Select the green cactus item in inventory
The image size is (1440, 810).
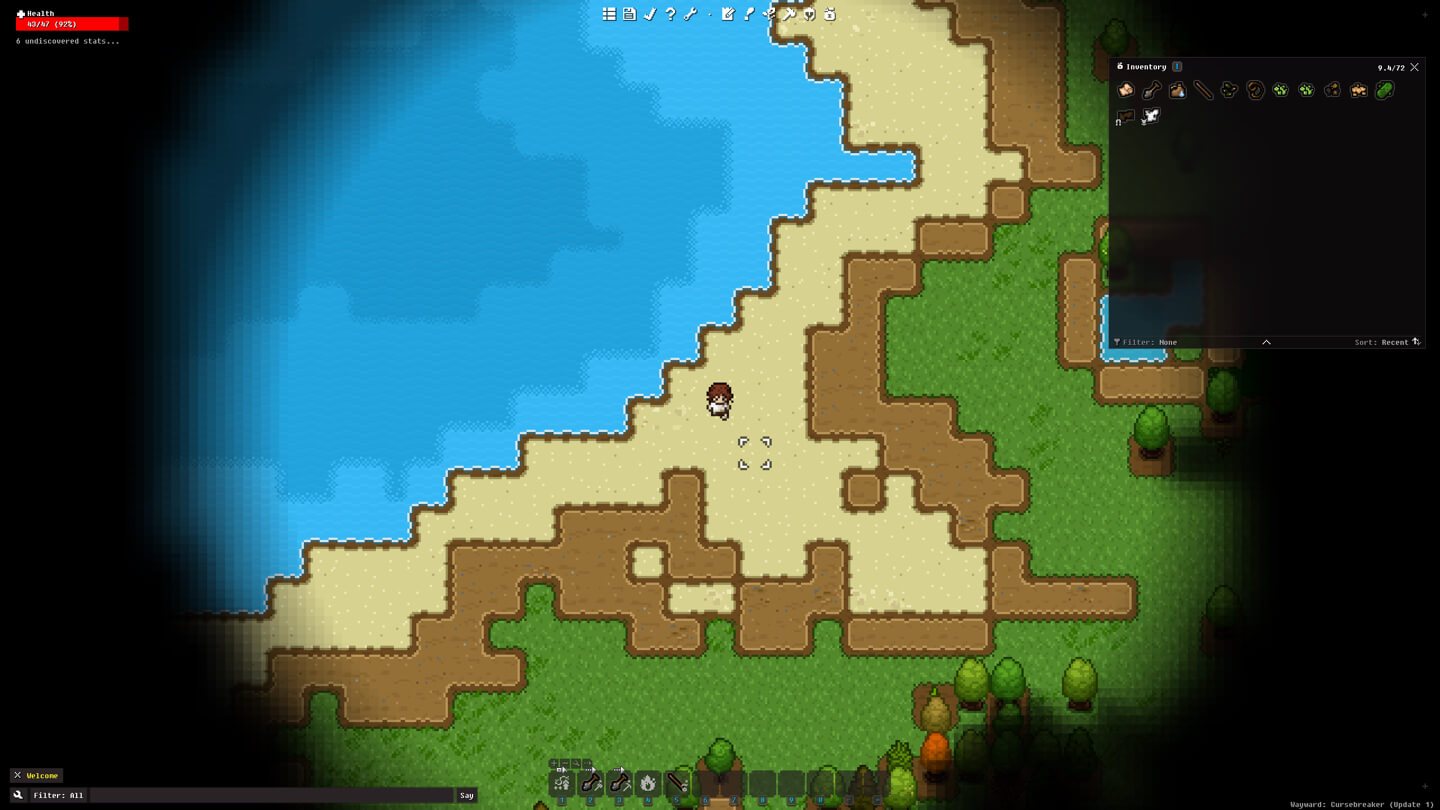(1384, 90)
